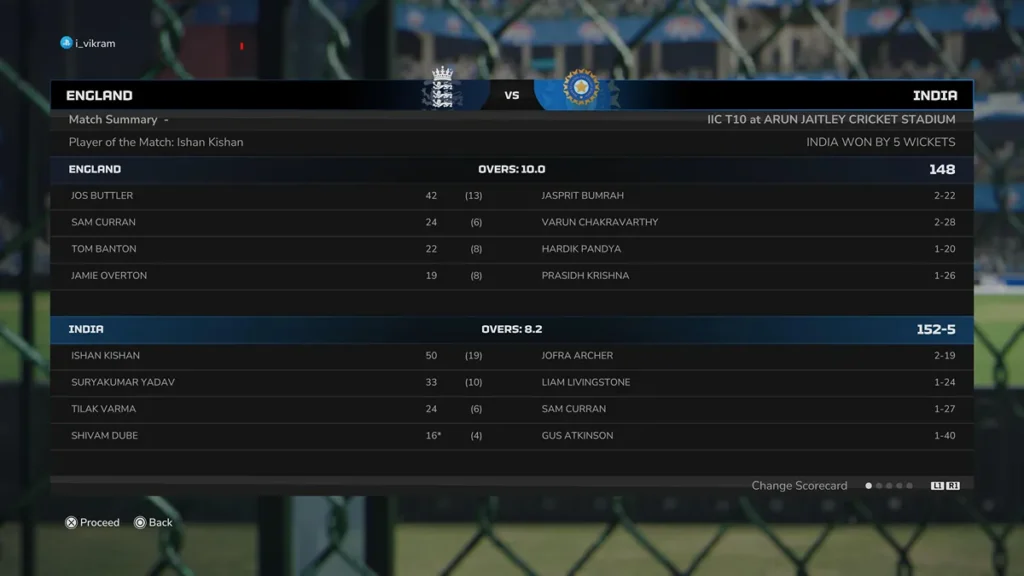The height and width of the screenshot is (576, 1024).
Task: Go Back from the match summary
Action: (x=153, y=522)
